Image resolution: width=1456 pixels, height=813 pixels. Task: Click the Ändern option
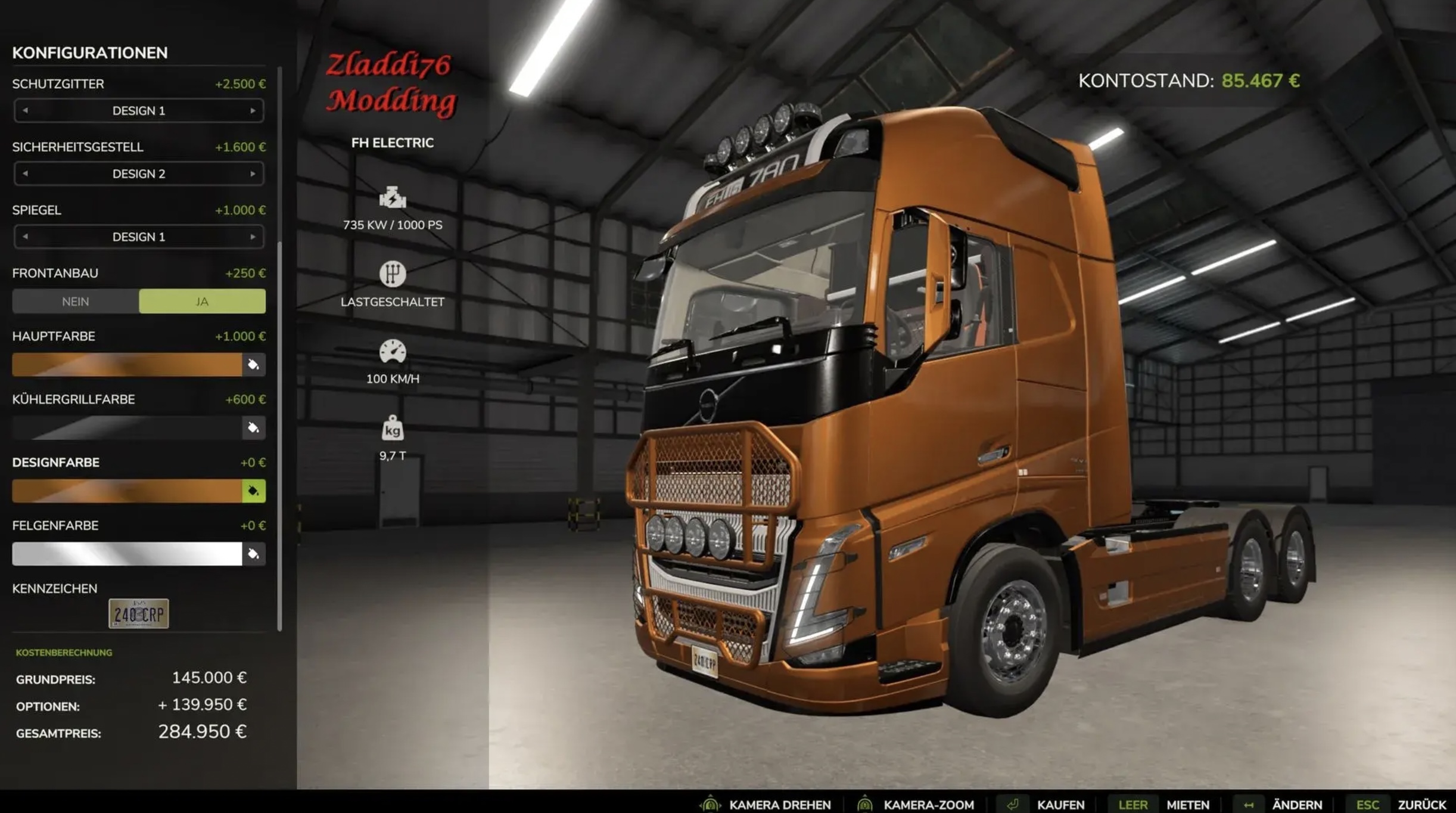point(1296,805)
